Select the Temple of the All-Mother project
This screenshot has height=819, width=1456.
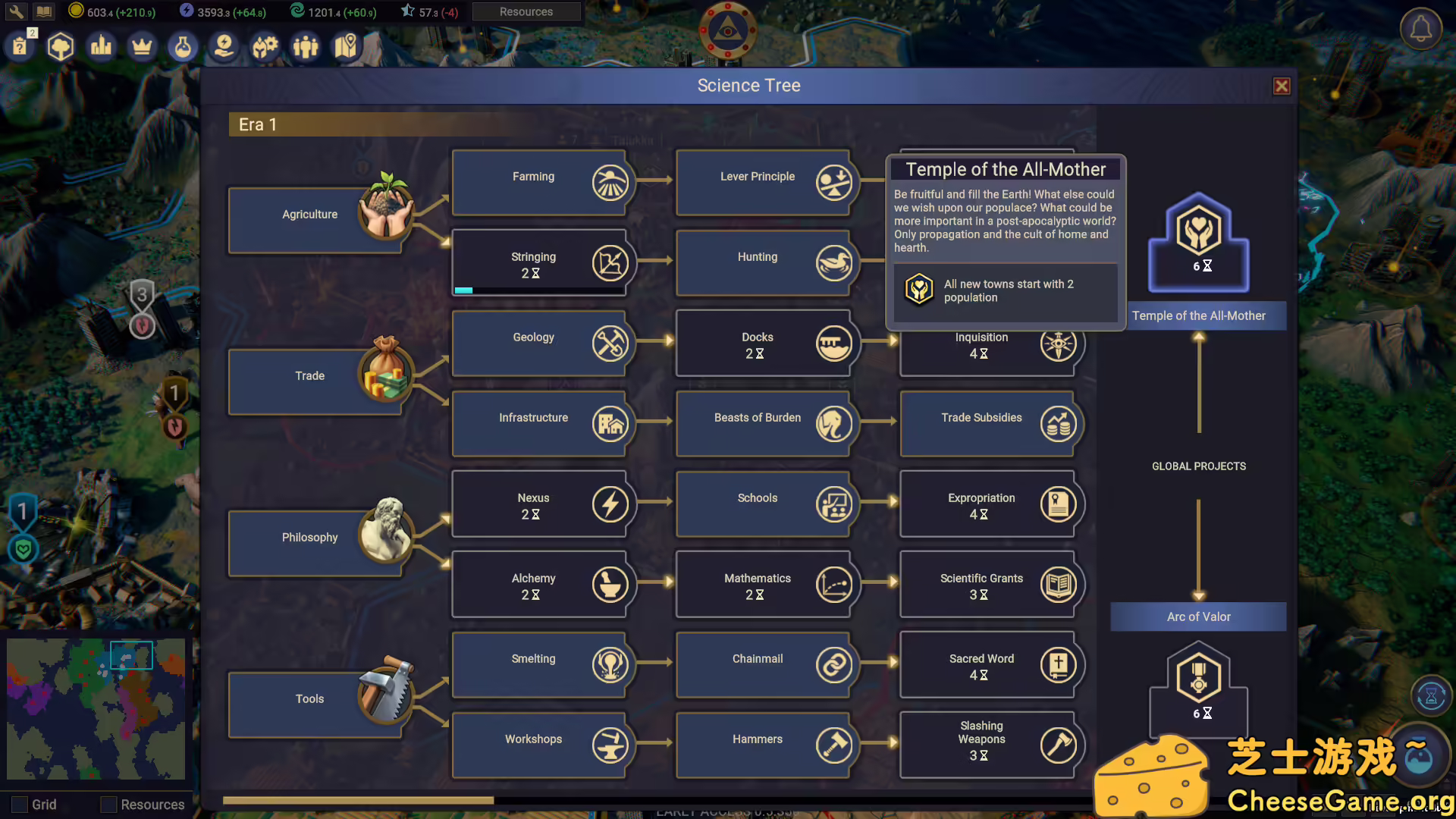[x=1198, y=241]
